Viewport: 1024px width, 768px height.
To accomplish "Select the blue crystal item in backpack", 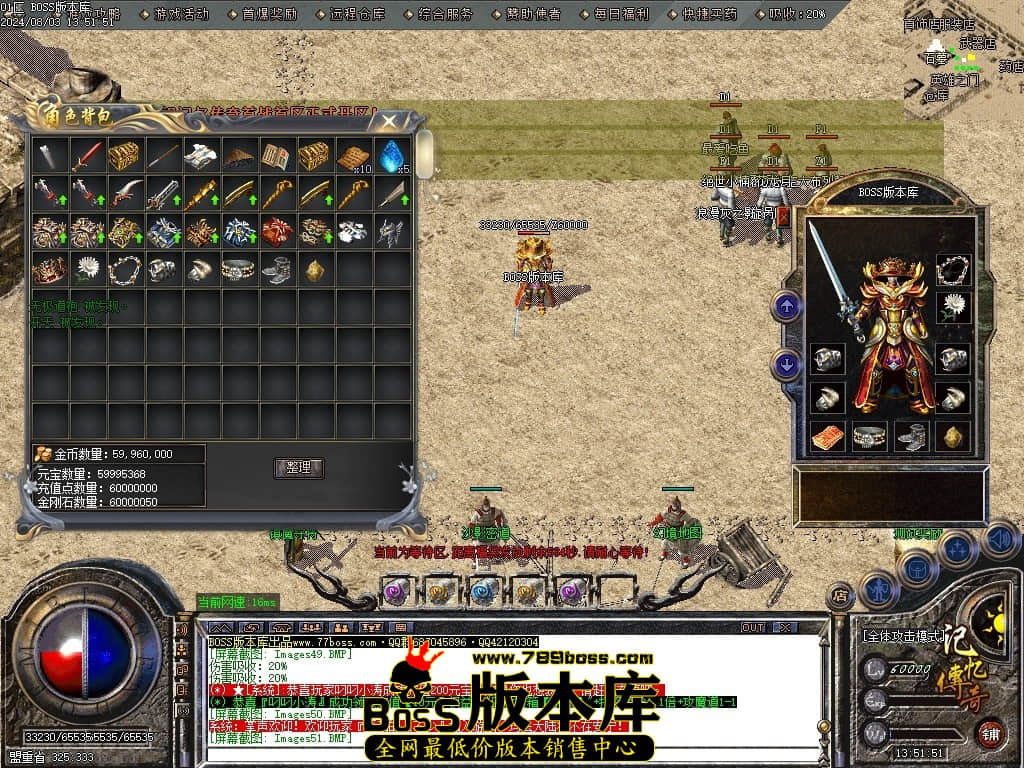I will point(390,155).
